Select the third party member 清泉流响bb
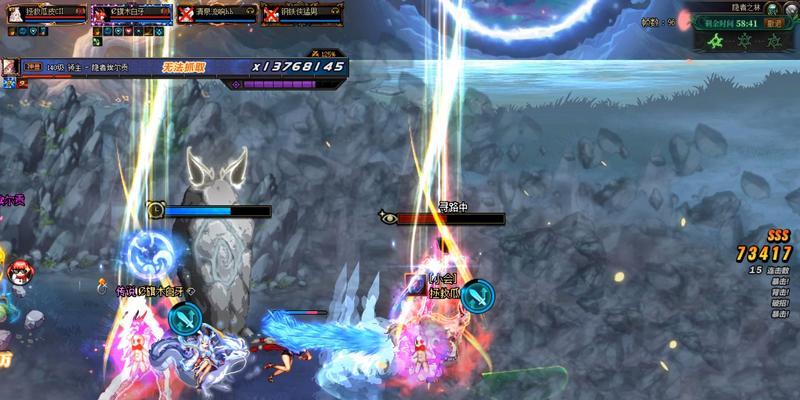Screen dimensions: 800x400 point(216,13)
